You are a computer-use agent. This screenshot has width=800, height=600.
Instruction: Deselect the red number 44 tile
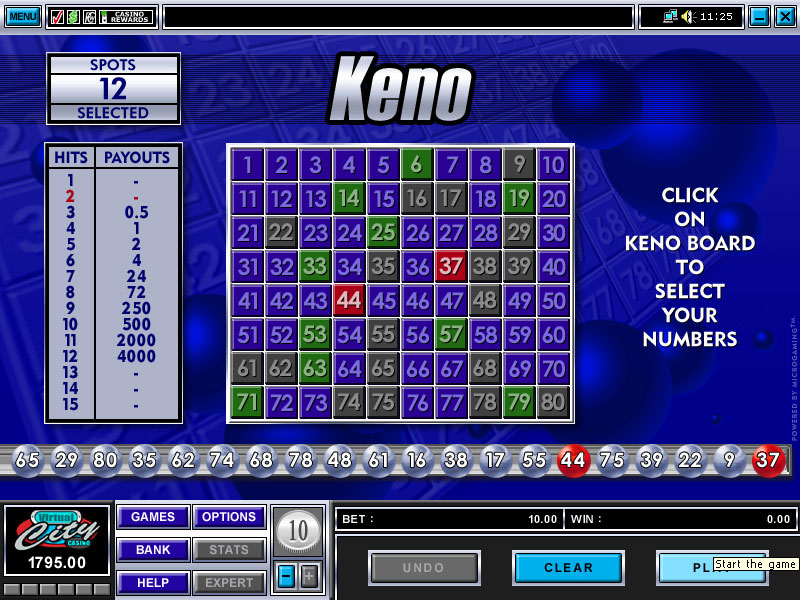tap(349, 300)
